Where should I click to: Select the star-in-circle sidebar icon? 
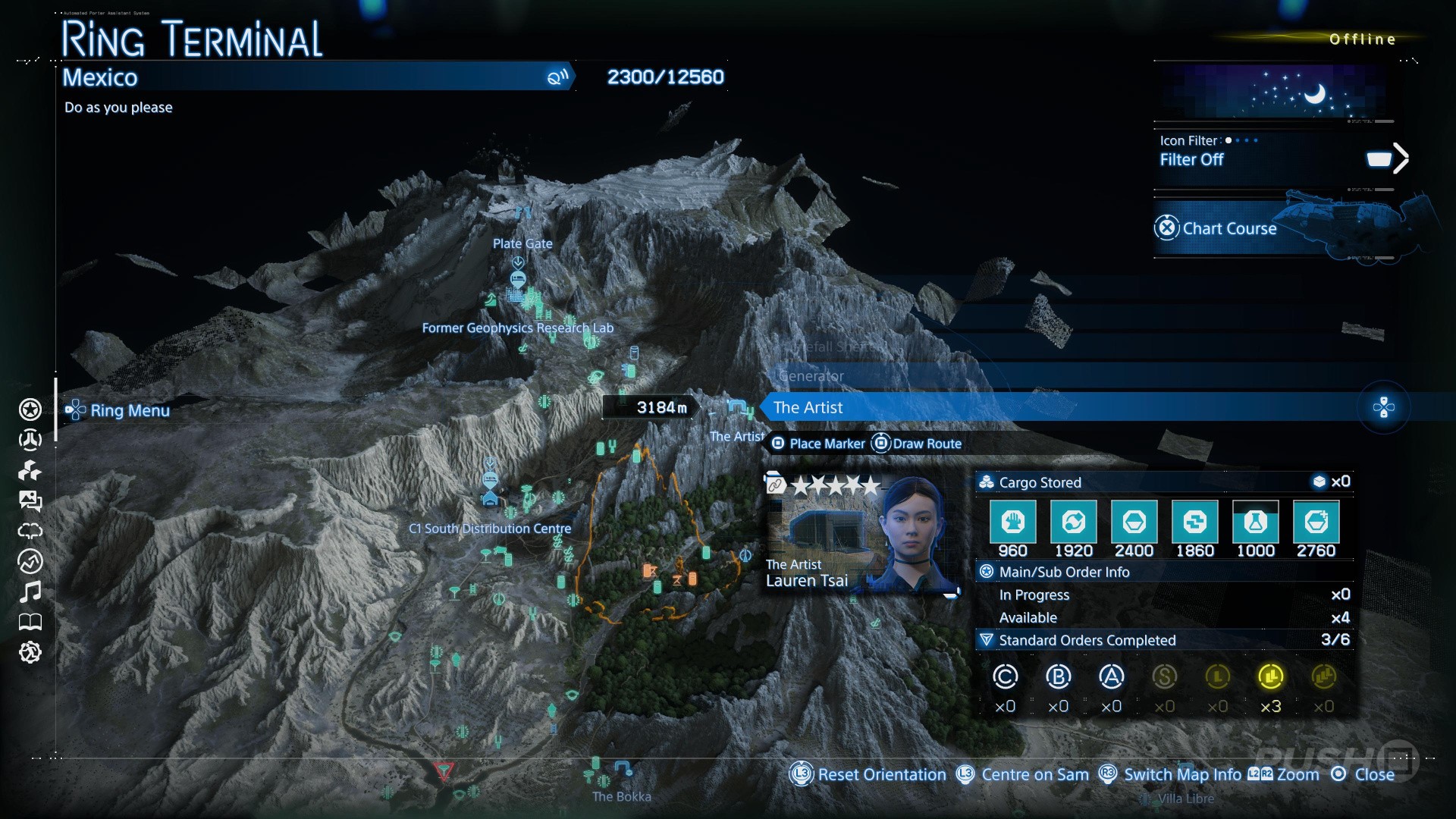pos(30,409)
